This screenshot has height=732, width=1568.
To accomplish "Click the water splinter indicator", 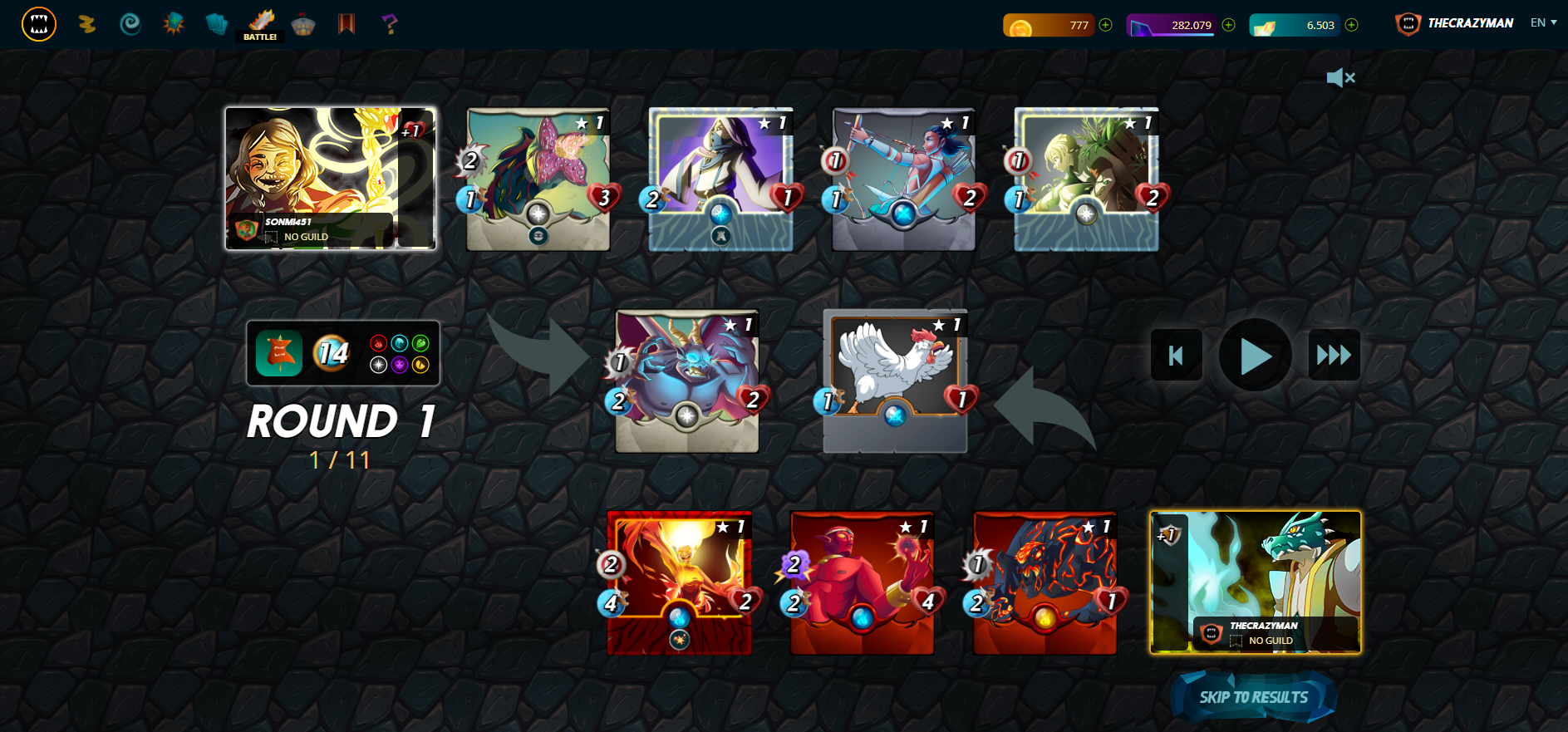I will tap(399, 342).
